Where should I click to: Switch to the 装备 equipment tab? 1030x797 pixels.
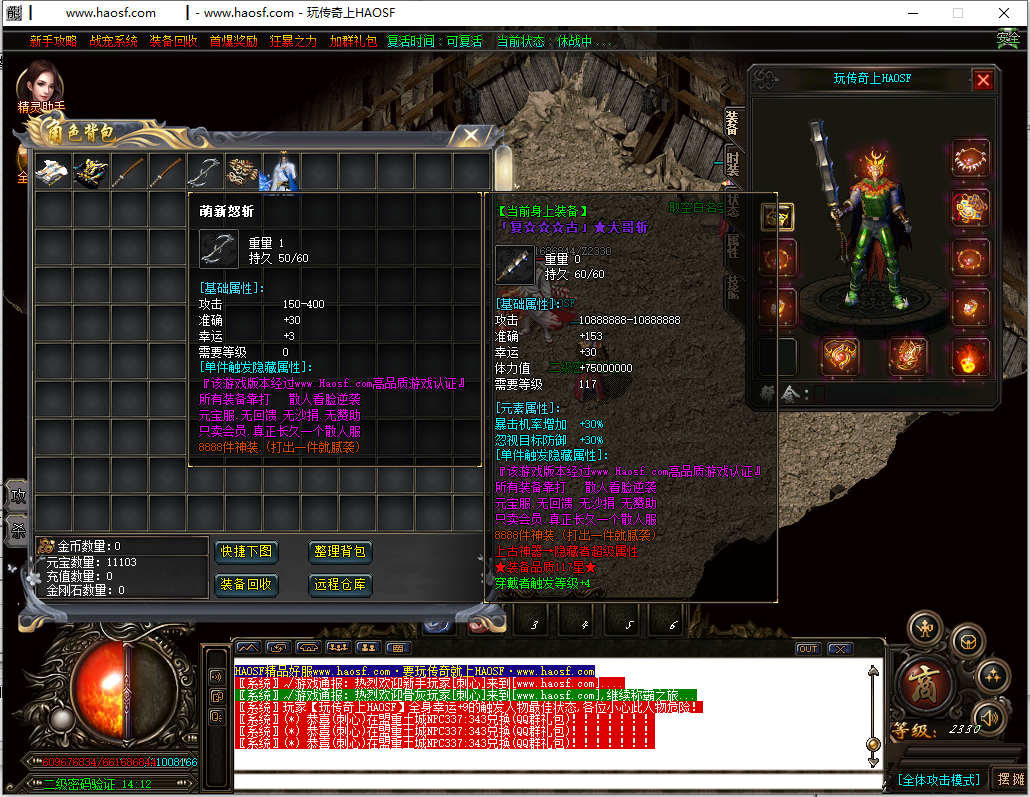[732, 122]
